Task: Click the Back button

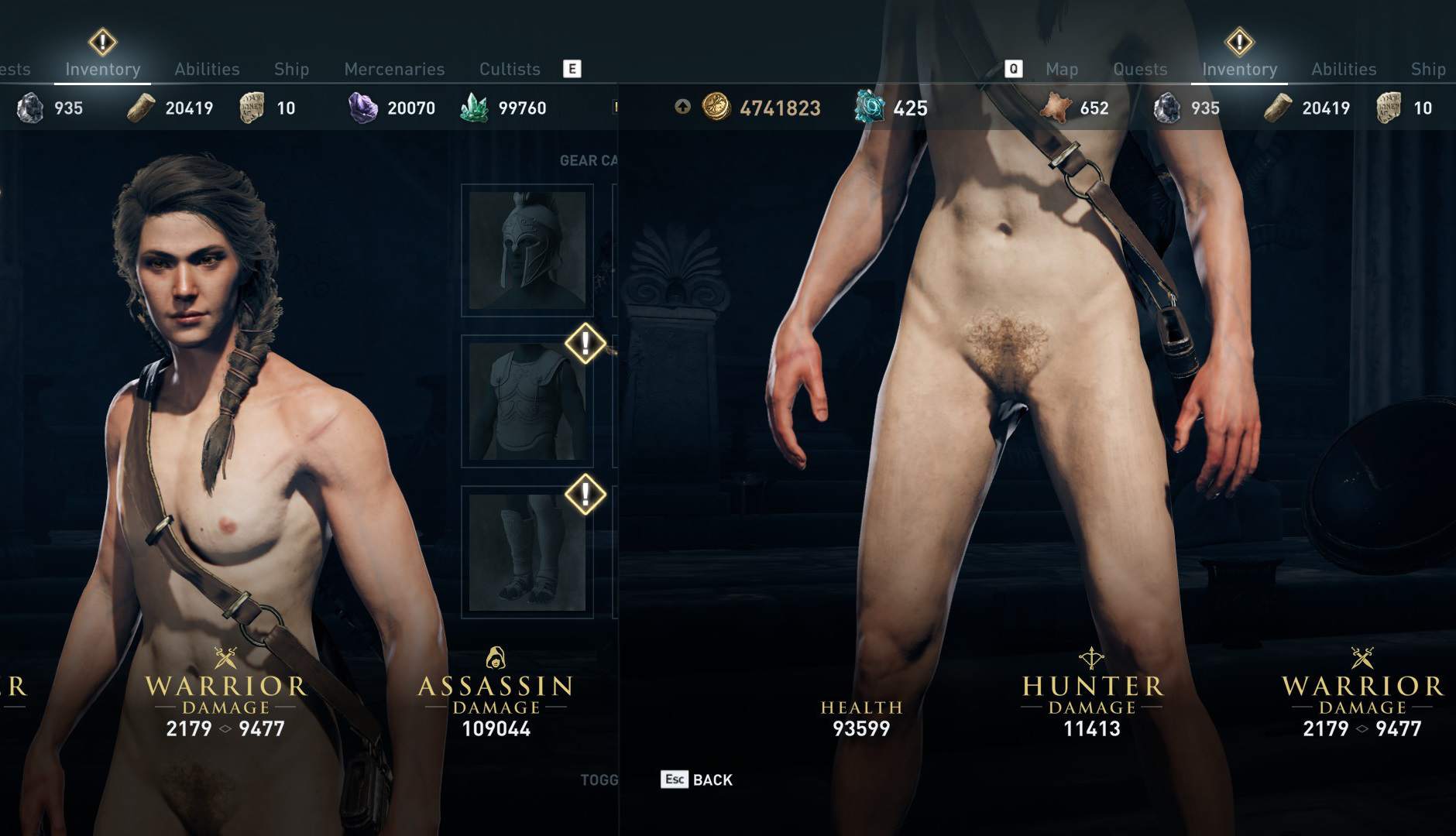Action: (697, 779)
